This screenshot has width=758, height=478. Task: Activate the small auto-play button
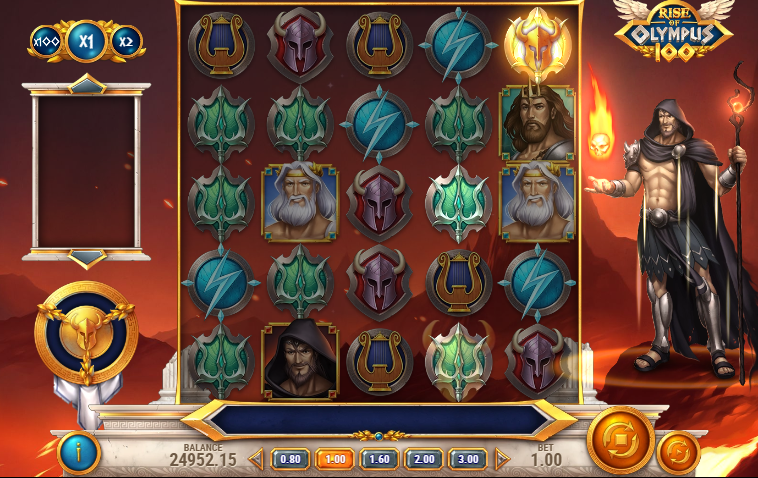[677, 452]
